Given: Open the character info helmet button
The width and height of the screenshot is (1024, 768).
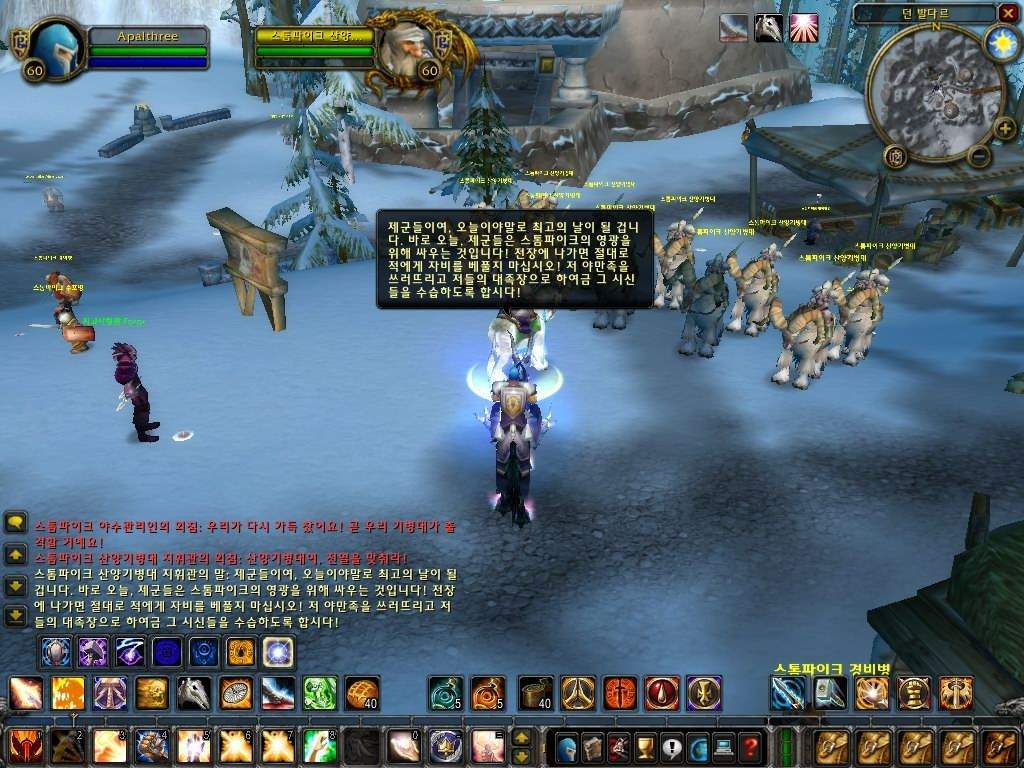Looking at the screenshot, I should [567, 747].
